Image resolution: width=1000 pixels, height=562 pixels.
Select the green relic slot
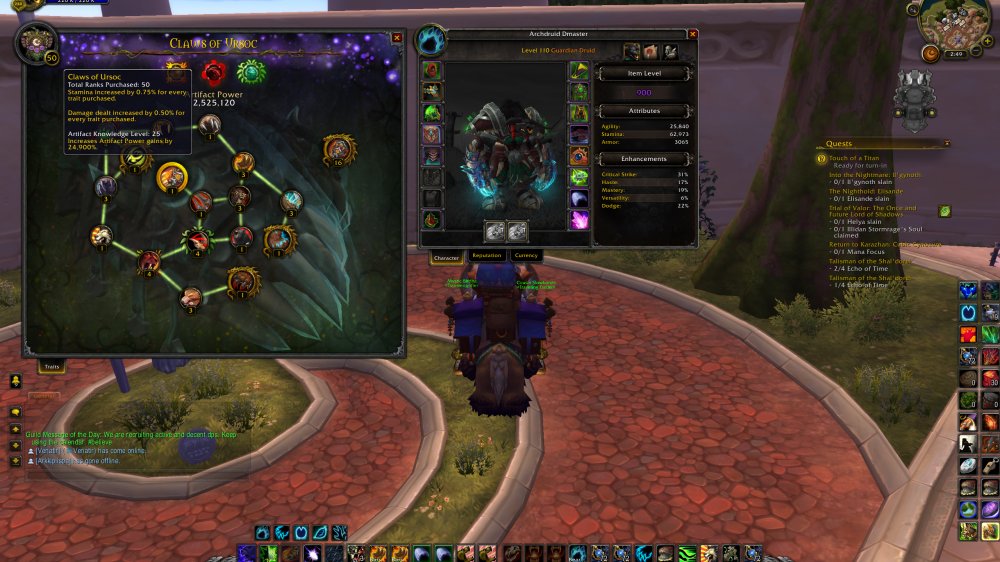point(249,72)
